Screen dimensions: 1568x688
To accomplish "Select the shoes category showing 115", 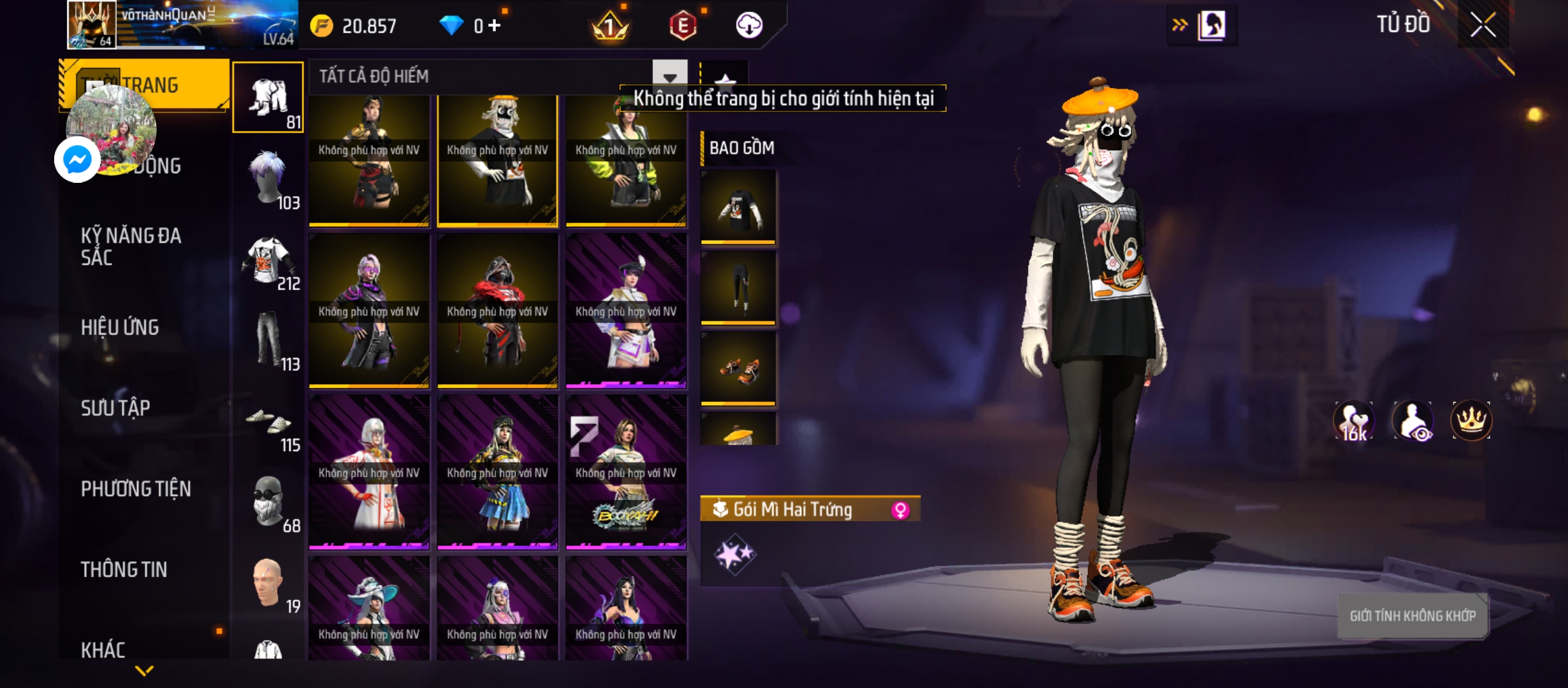I will tap(268, 421).
